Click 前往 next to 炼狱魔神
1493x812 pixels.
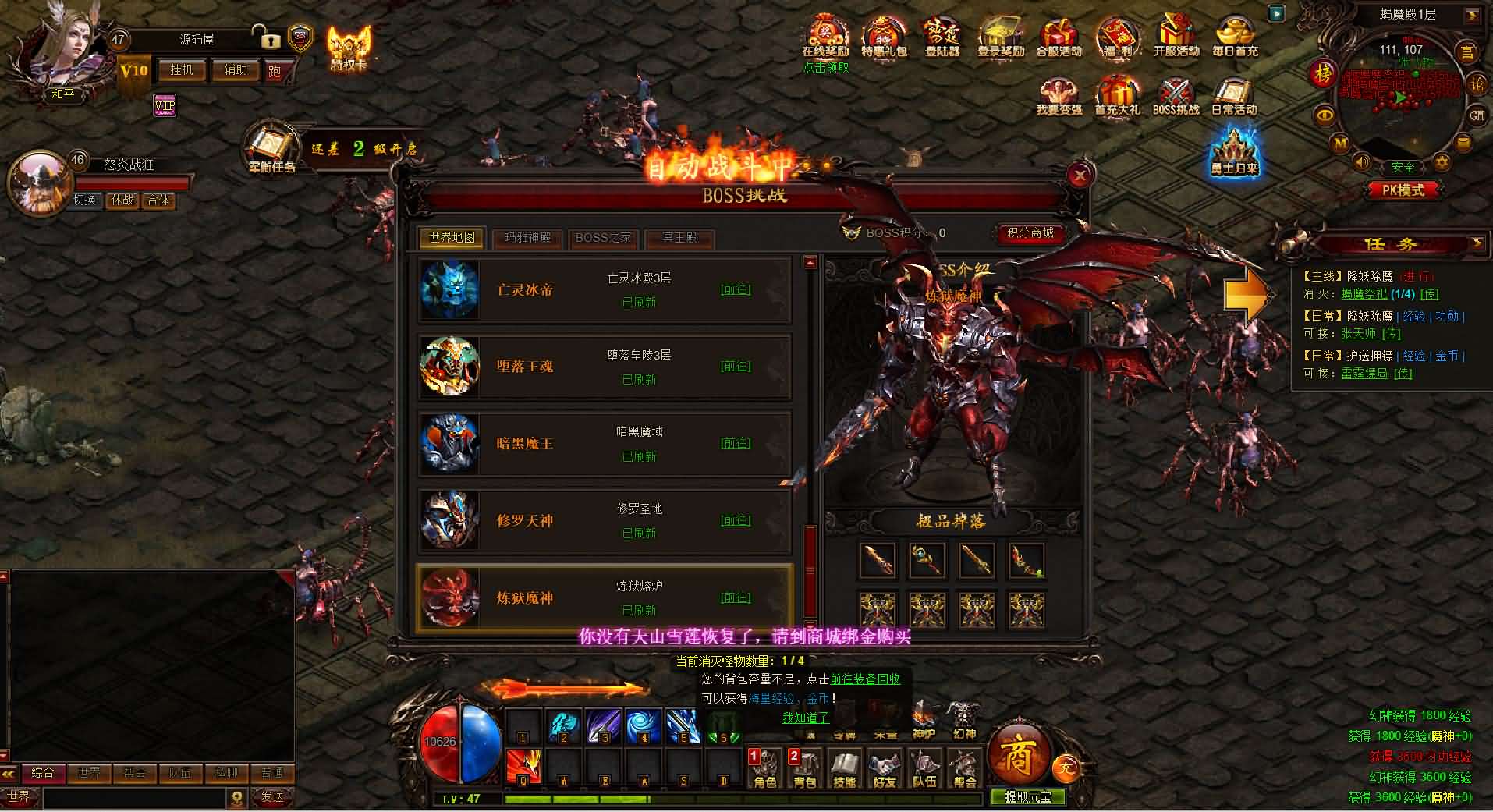coord(736,597)
